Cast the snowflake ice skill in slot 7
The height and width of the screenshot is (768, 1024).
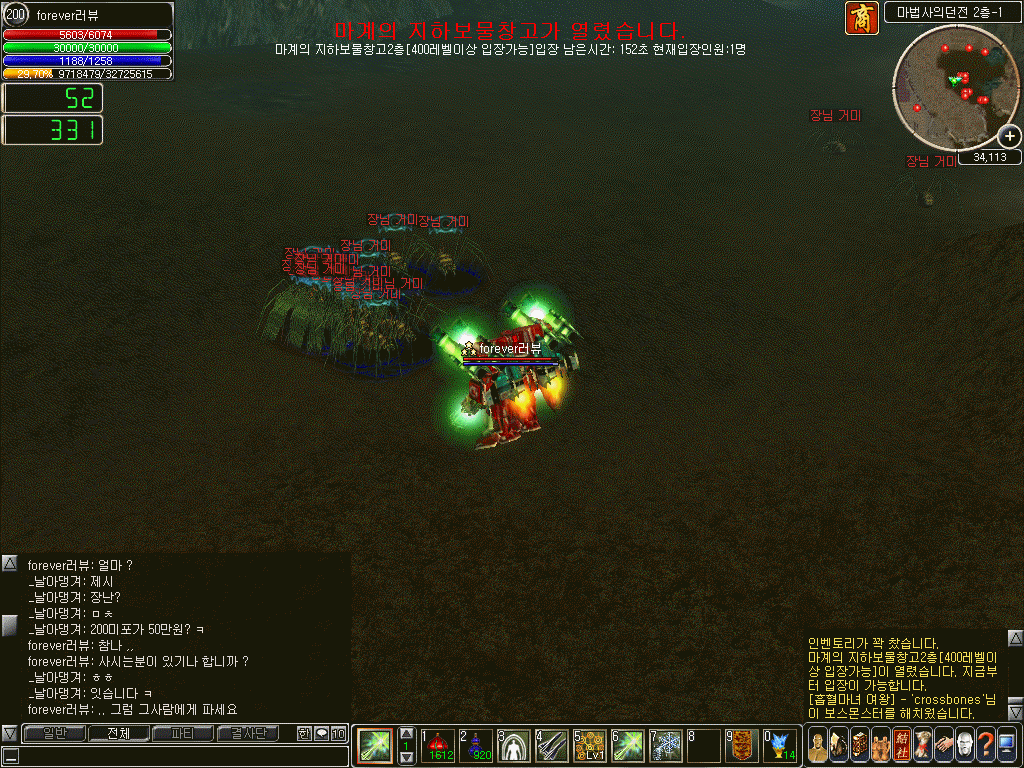(x=666, y=745)
